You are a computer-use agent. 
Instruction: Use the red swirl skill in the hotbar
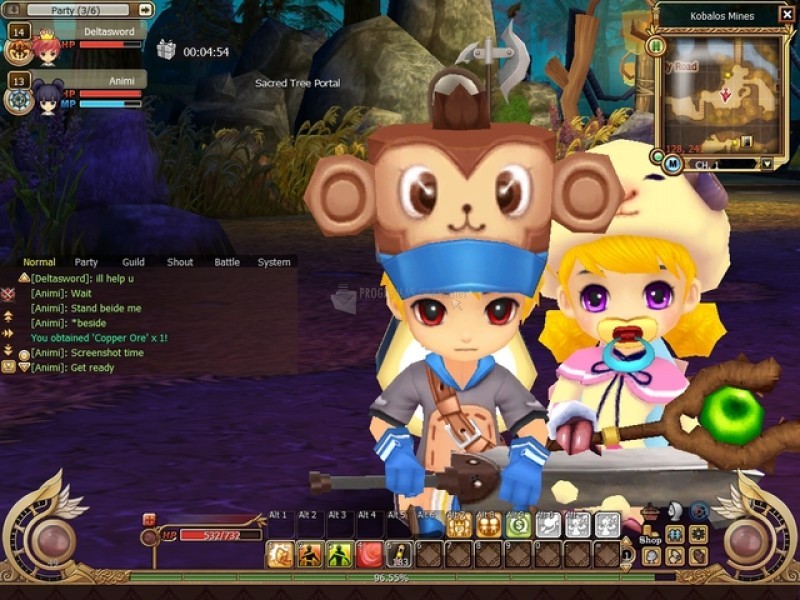click(x=370, y=553)
